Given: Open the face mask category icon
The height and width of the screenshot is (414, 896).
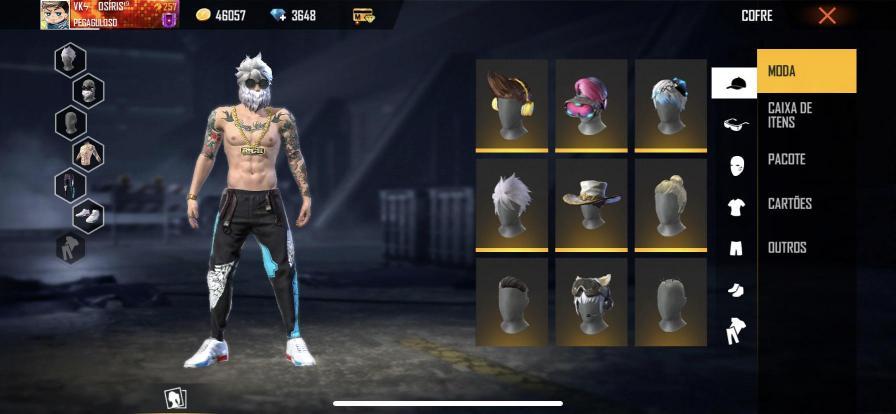Looking at the screenshot, I should (x=734, y=165).
